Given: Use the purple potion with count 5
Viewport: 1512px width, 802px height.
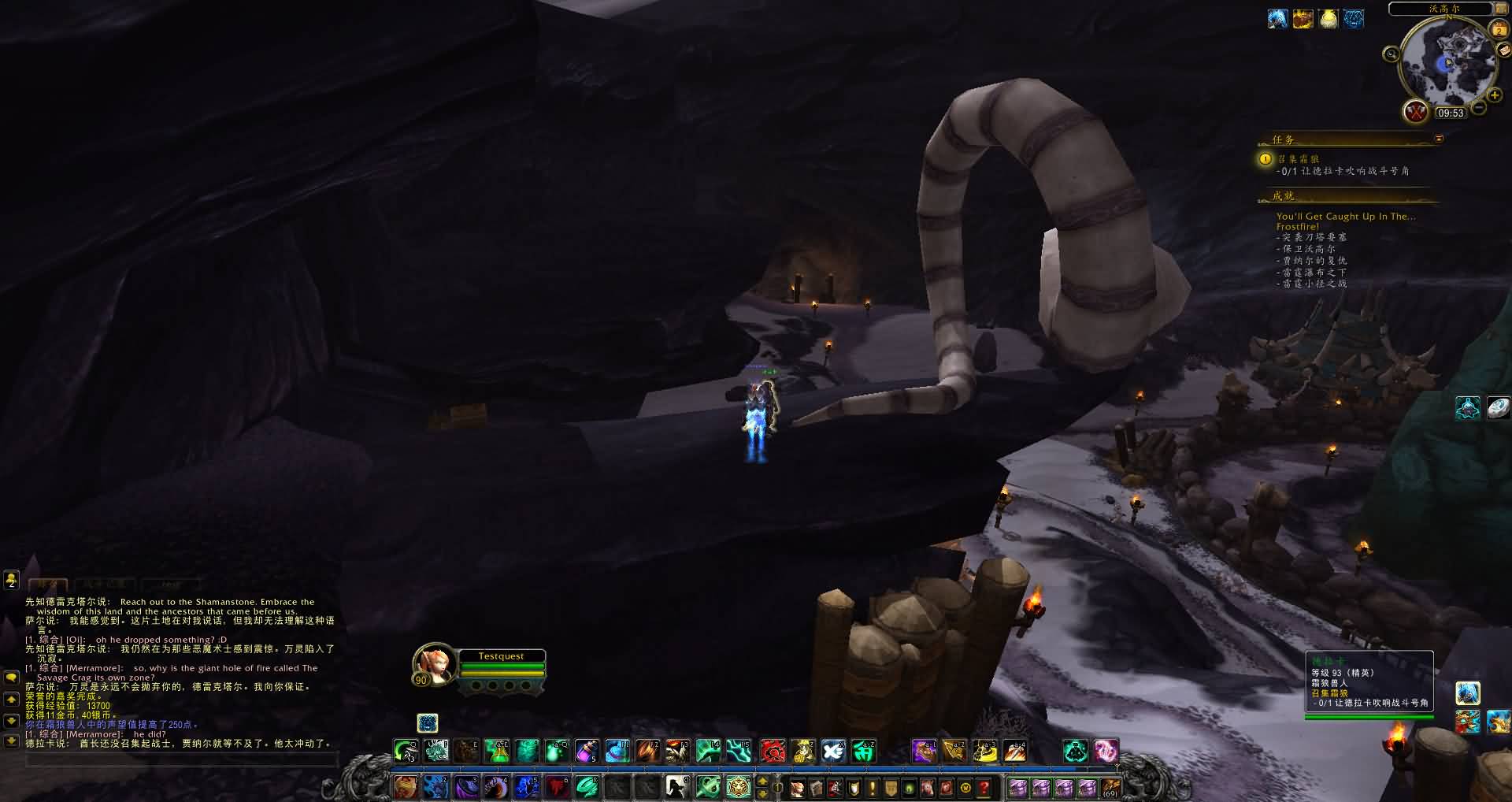Looking at the screenshot, I should click(587, 752).
